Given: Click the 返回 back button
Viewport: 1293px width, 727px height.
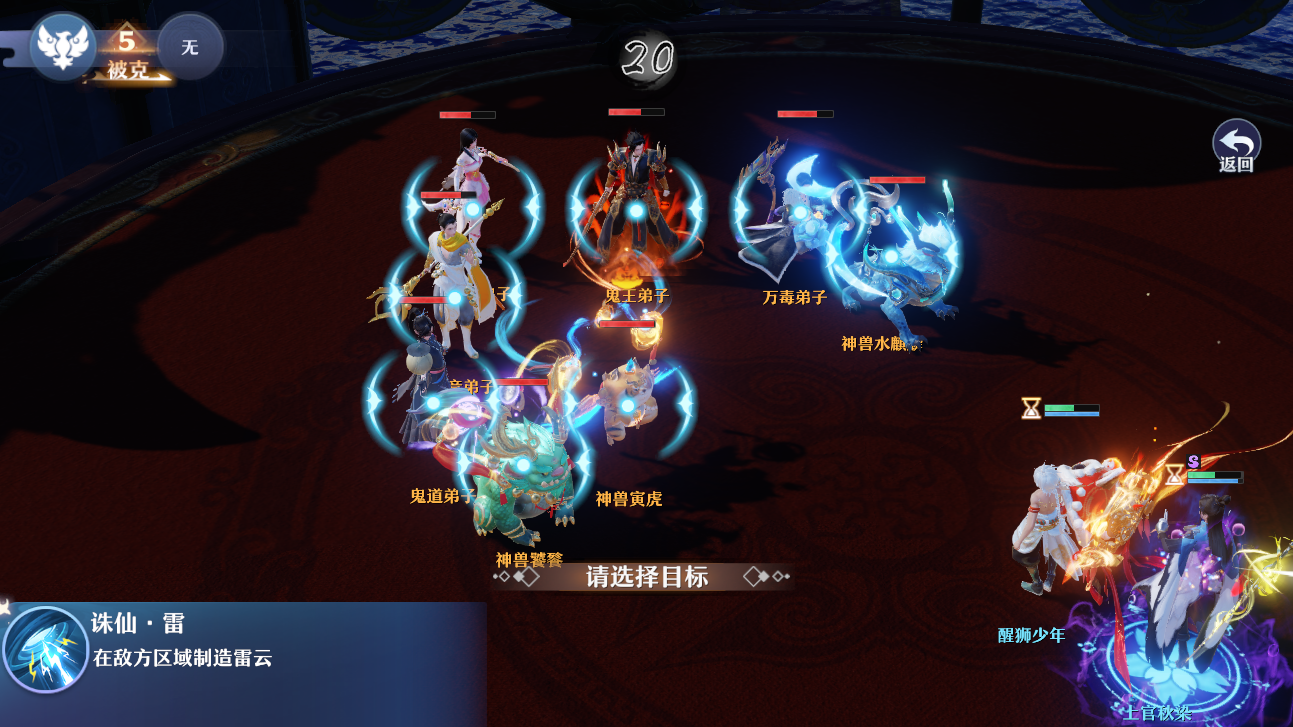Looking at the screenshot, I should tap(1236, 146).
